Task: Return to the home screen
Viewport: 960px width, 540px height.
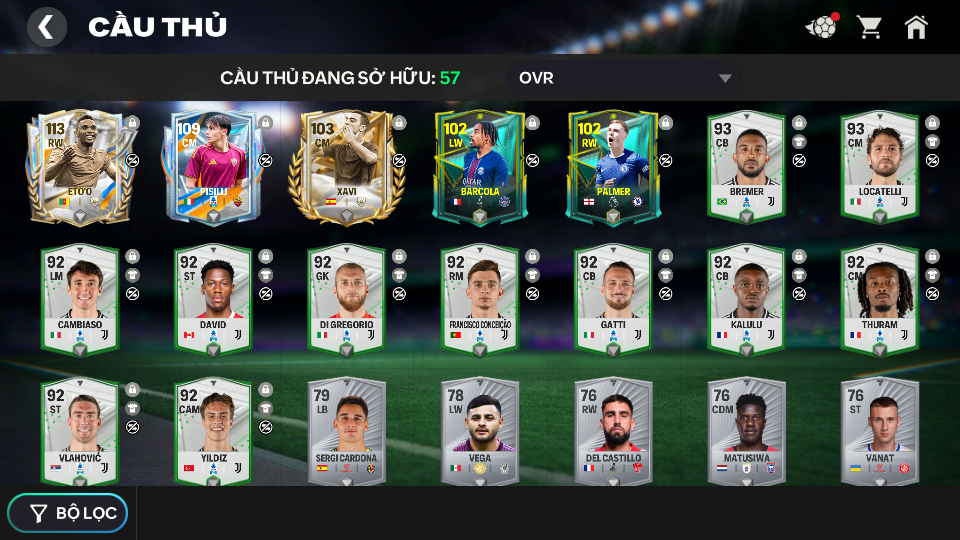Action: click(916, 27)
